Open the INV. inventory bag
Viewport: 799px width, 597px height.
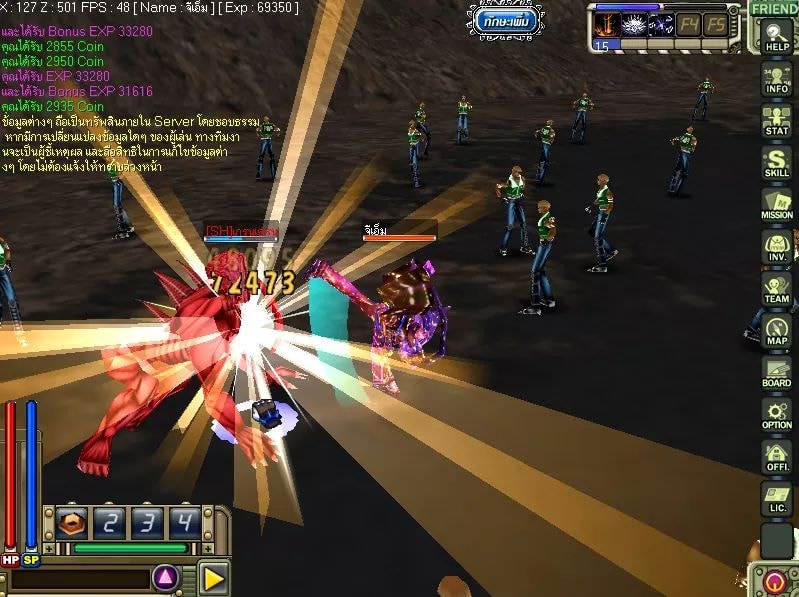[x=776, y=246]
